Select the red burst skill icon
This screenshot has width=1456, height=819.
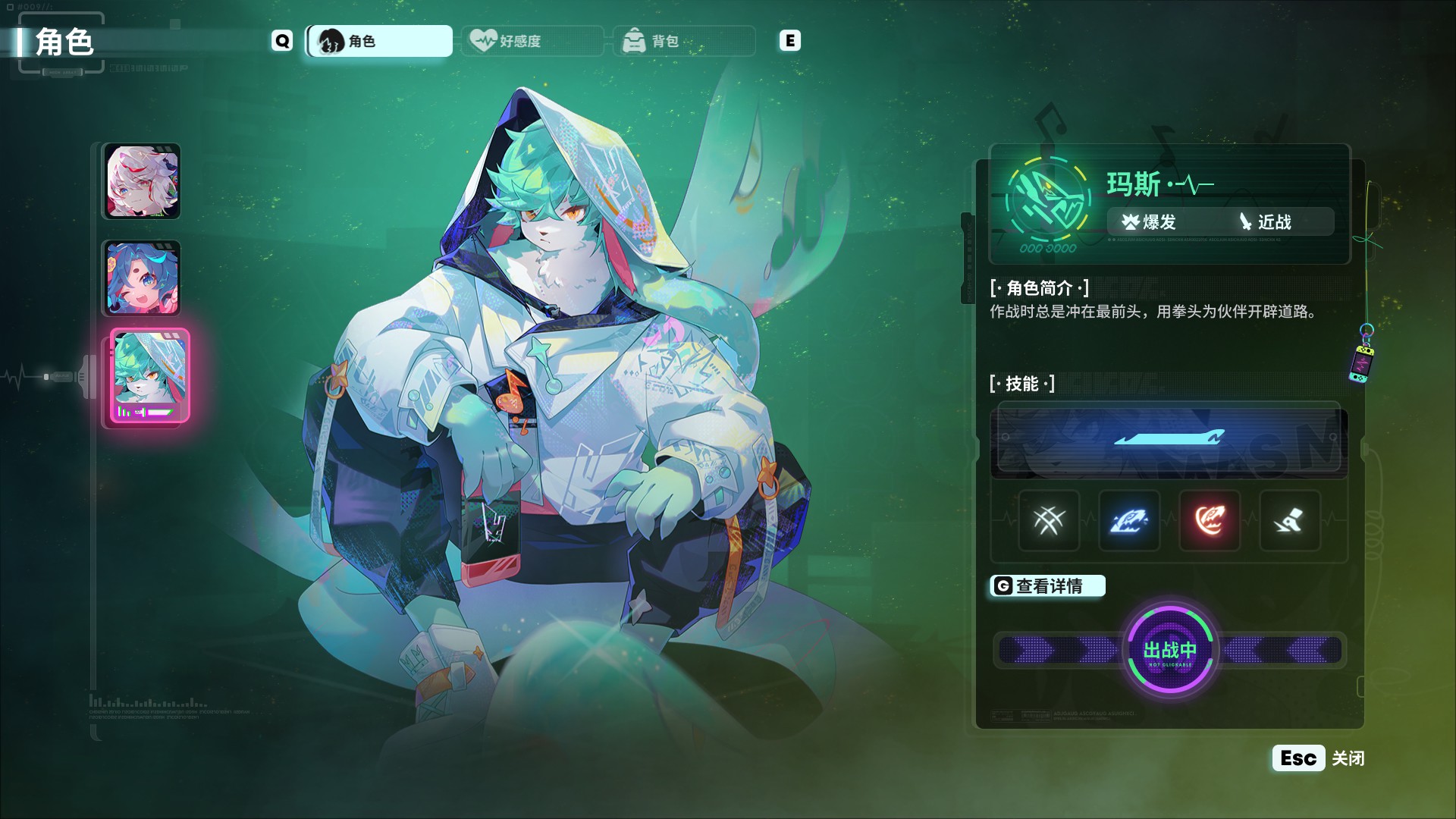[x=1210, y=521]
